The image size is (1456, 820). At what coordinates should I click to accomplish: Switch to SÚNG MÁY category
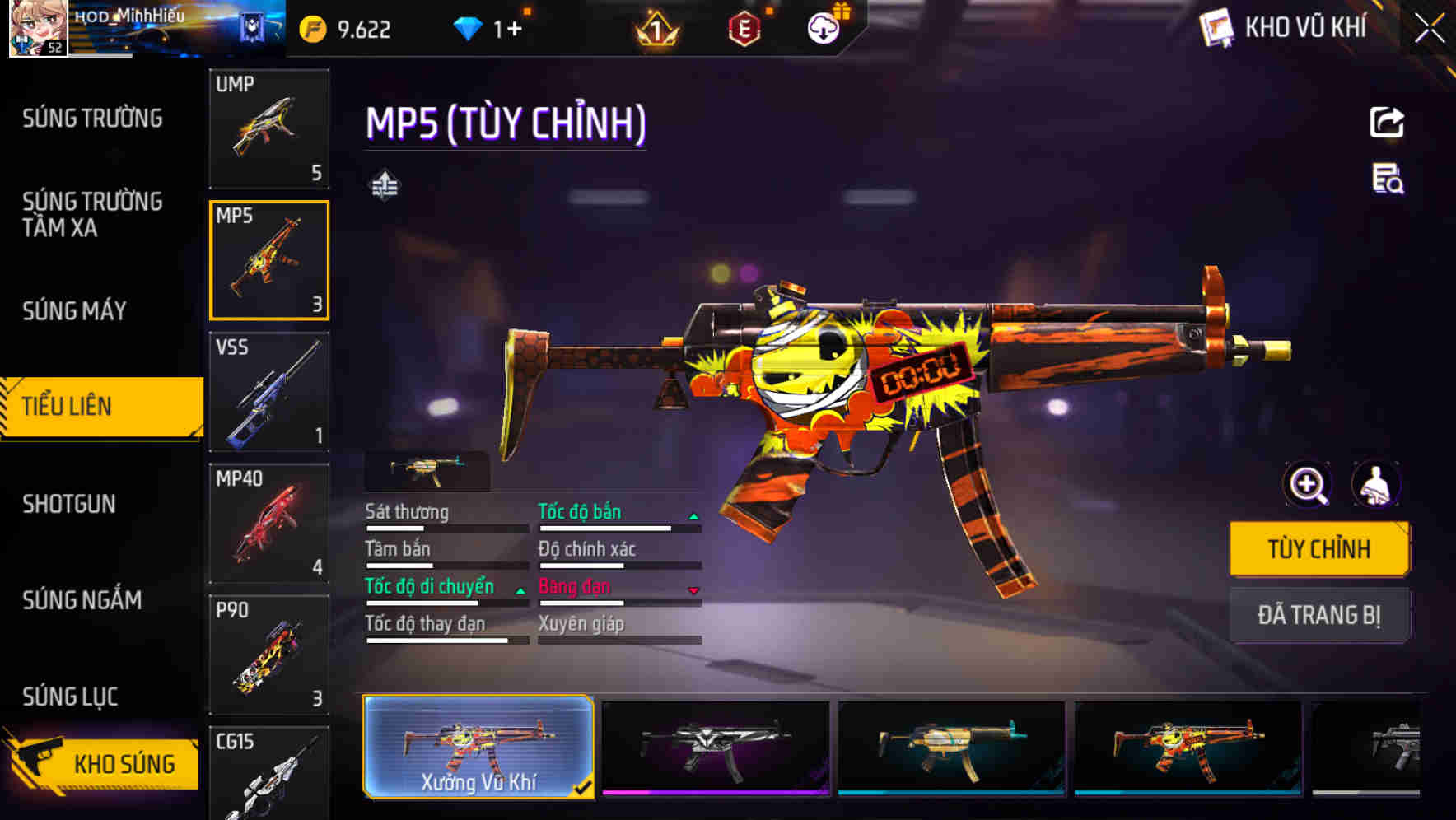(74, 310)
